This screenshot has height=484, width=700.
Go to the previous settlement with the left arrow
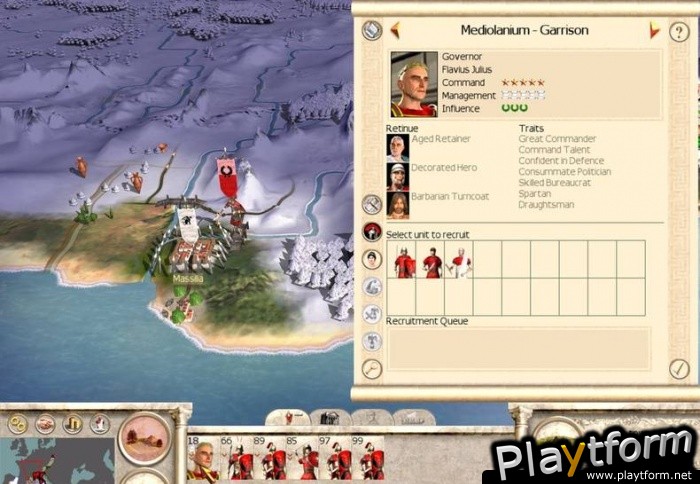(395, 30)
